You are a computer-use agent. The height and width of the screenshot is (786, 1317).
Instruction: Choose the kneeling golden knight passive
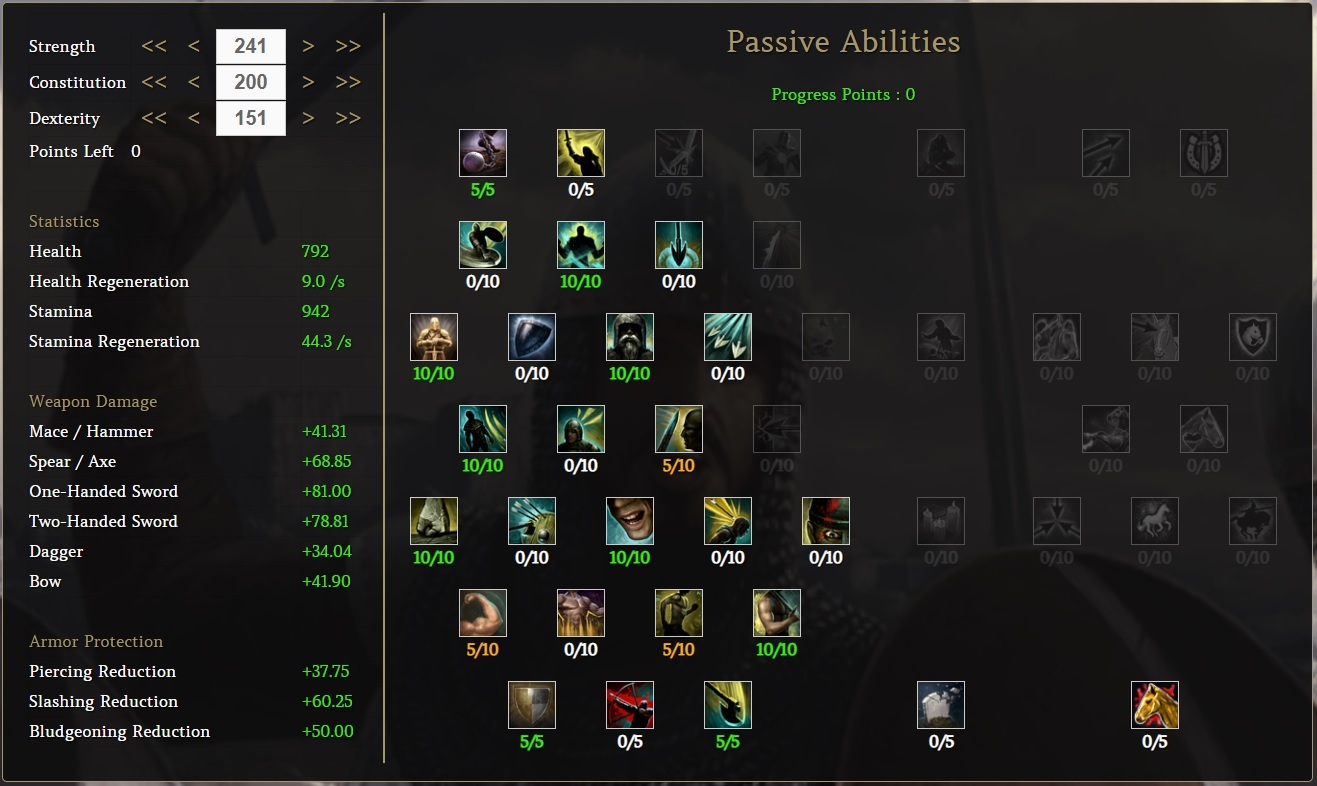434,337
